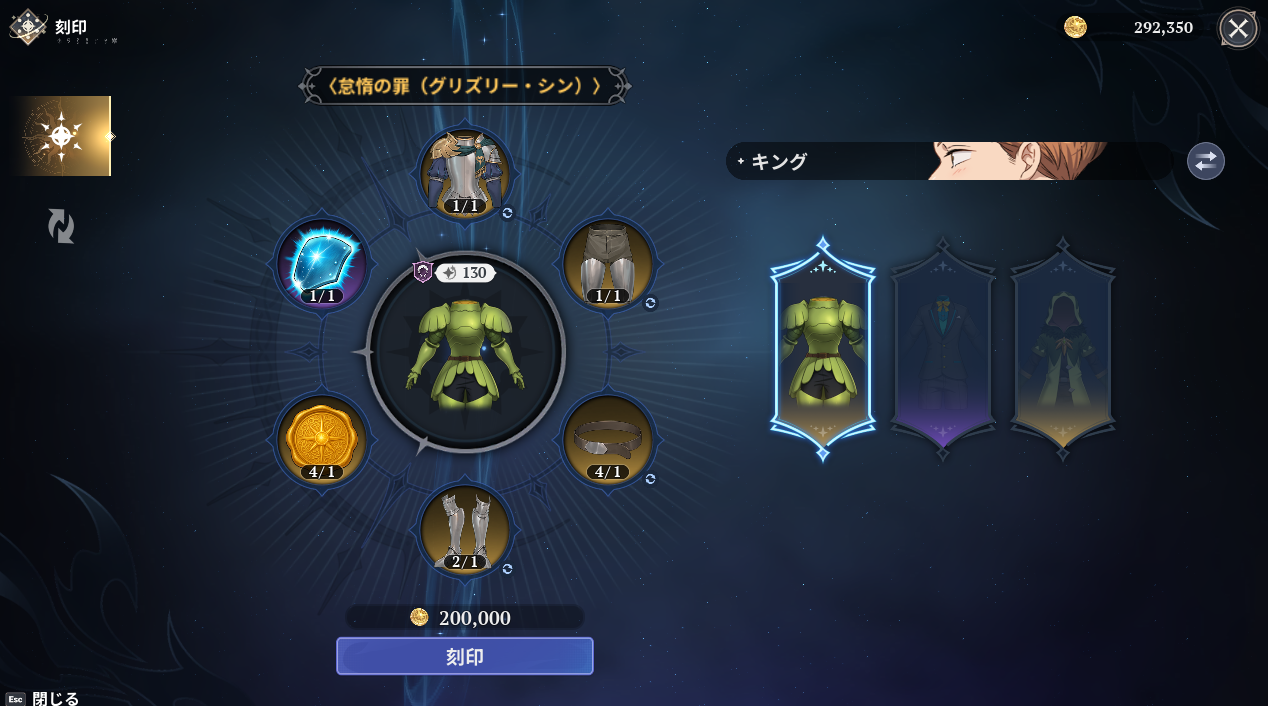Close the engraving screen with X
Screen dimensions: 1268x706
click(x=1237, y=28)
